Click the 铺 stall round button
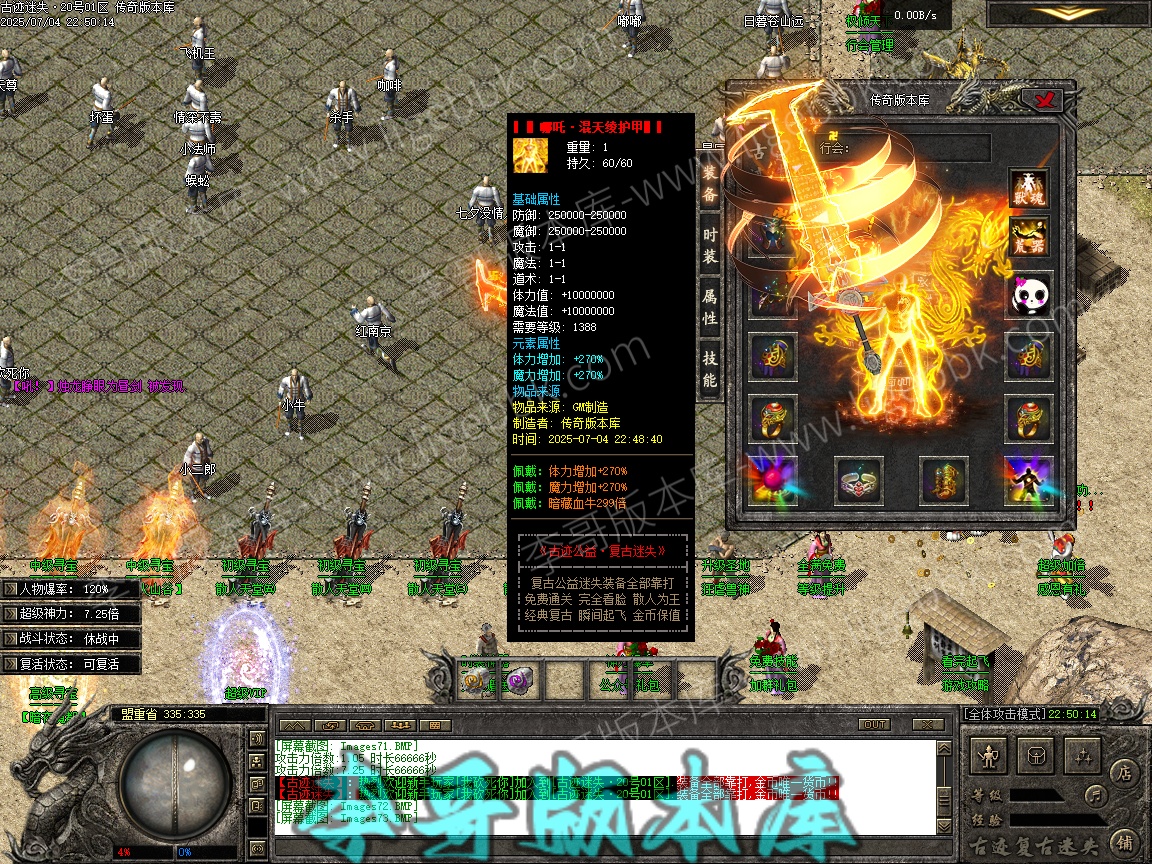Screen dimensions: 1152x864 pyautogui.click(x=1124, y=843)
